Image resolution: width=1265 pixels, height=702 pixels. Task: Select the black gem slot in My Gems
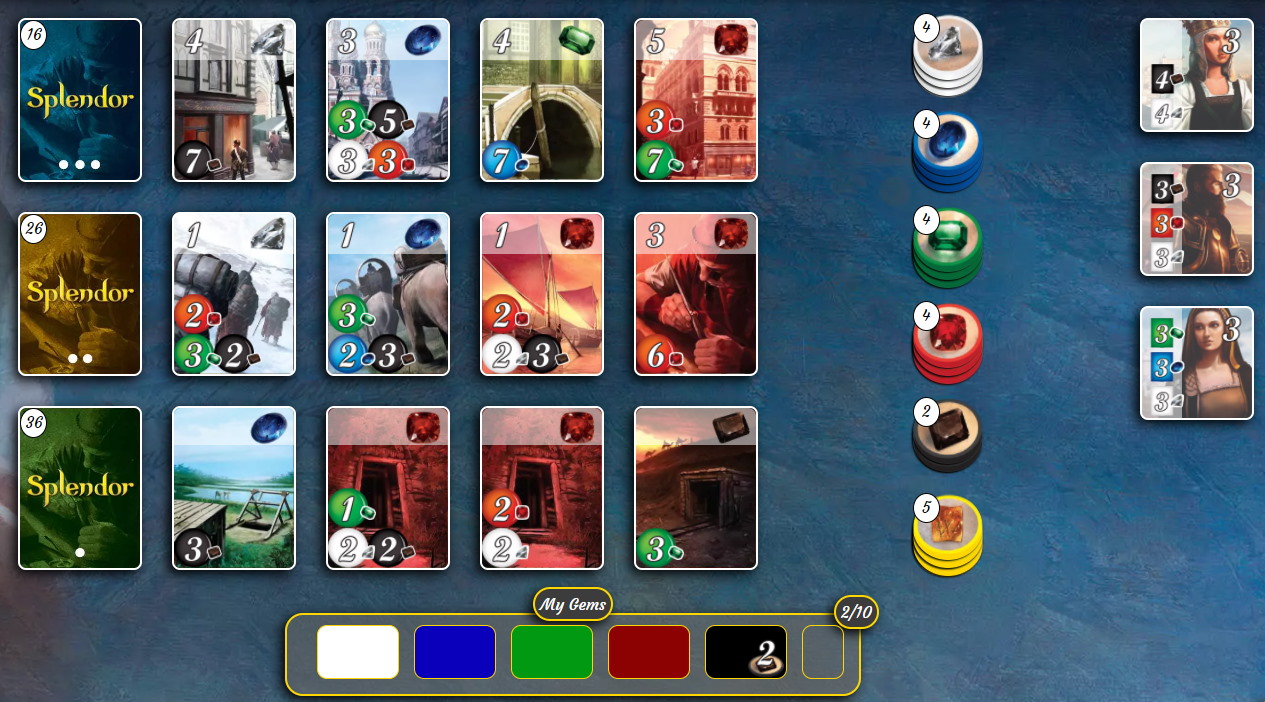[x=746, y=652]
